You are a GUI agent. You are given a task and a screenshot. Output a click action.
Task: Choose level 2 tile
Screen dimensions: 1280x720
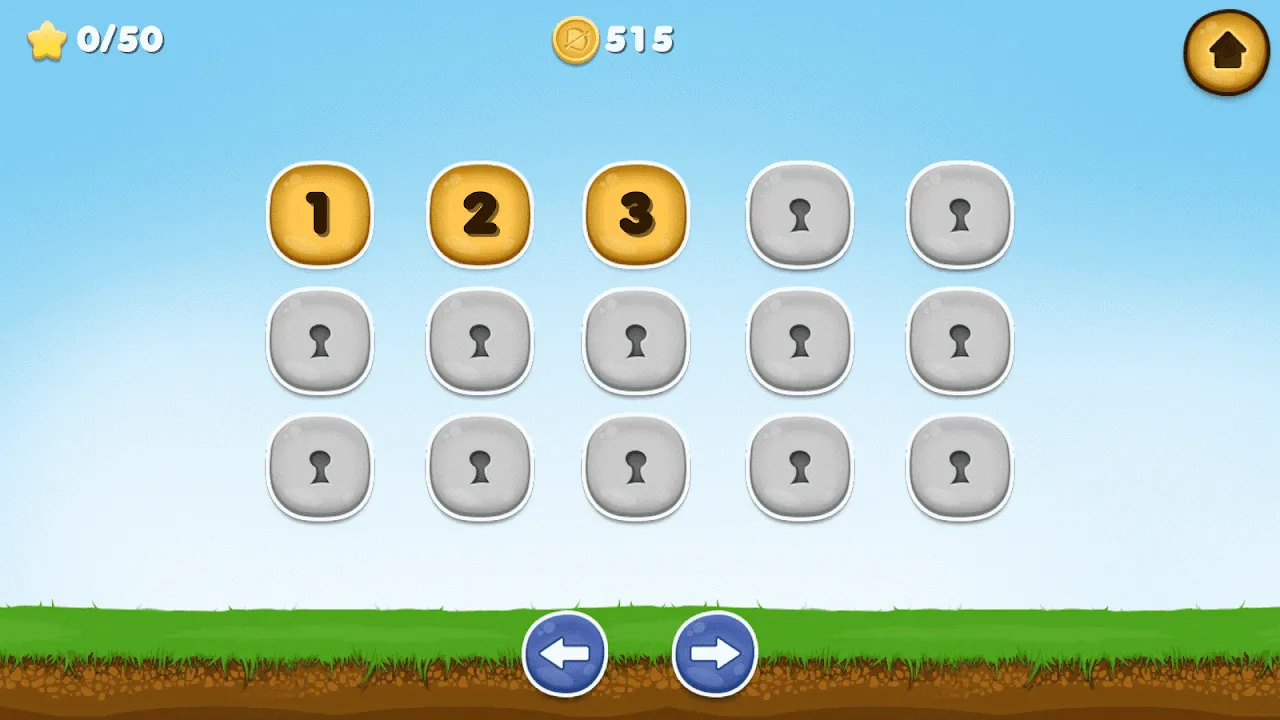click(x=479, y=215)
